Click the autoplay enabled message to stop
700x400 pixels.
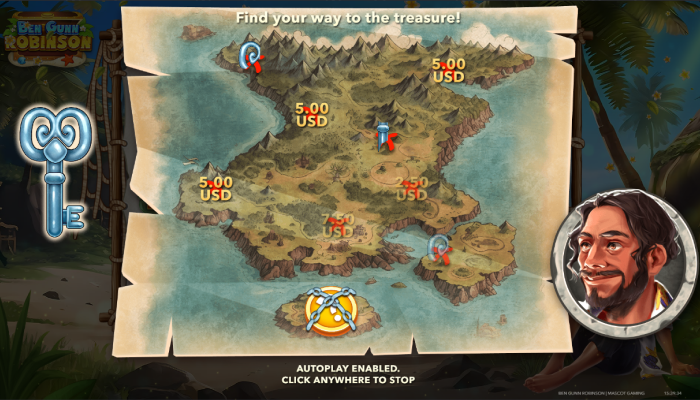click(349, 374)
